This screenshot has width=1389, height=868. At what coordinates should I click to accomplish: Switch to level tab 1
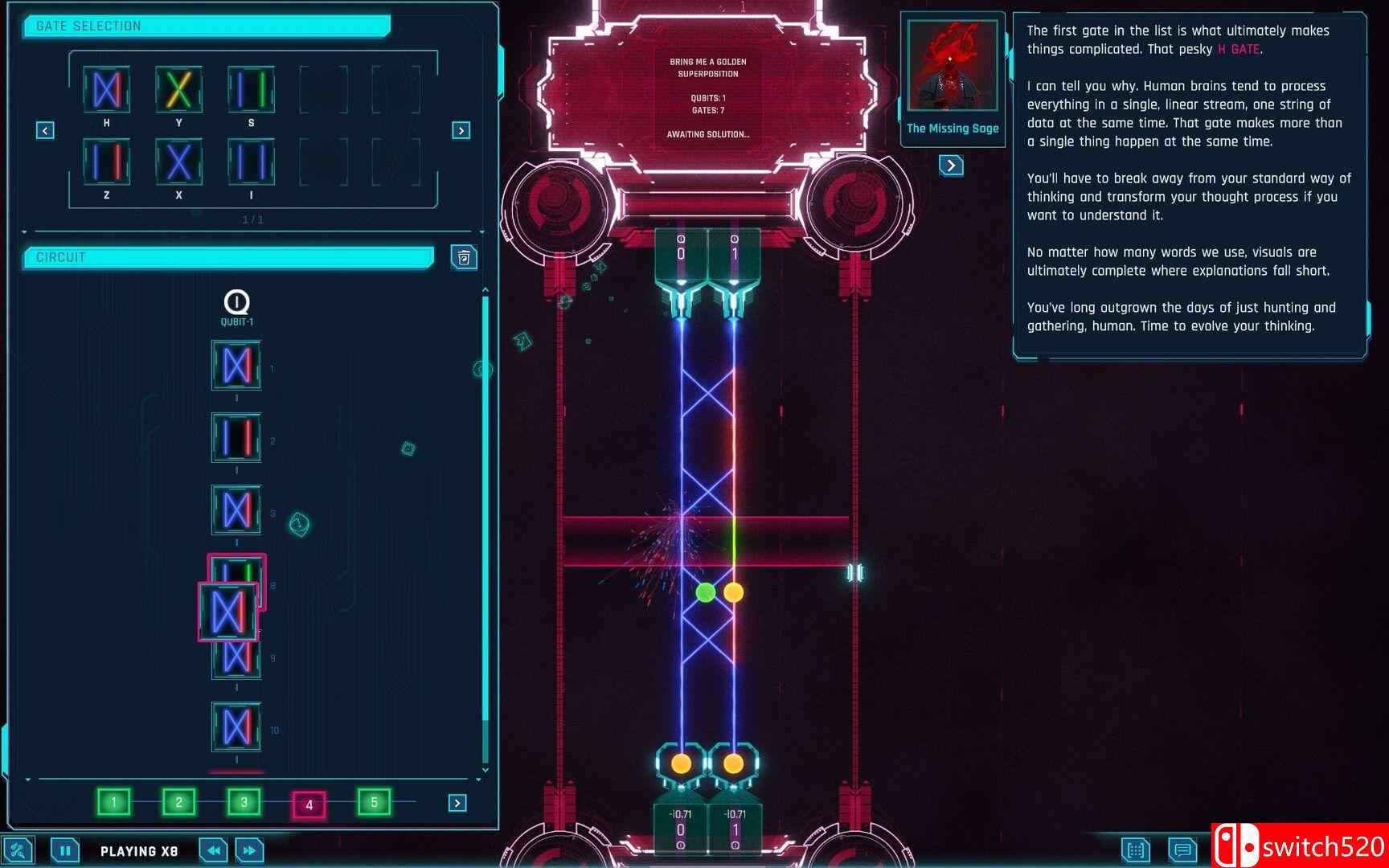pyautogui.click(x=113, y=801)
